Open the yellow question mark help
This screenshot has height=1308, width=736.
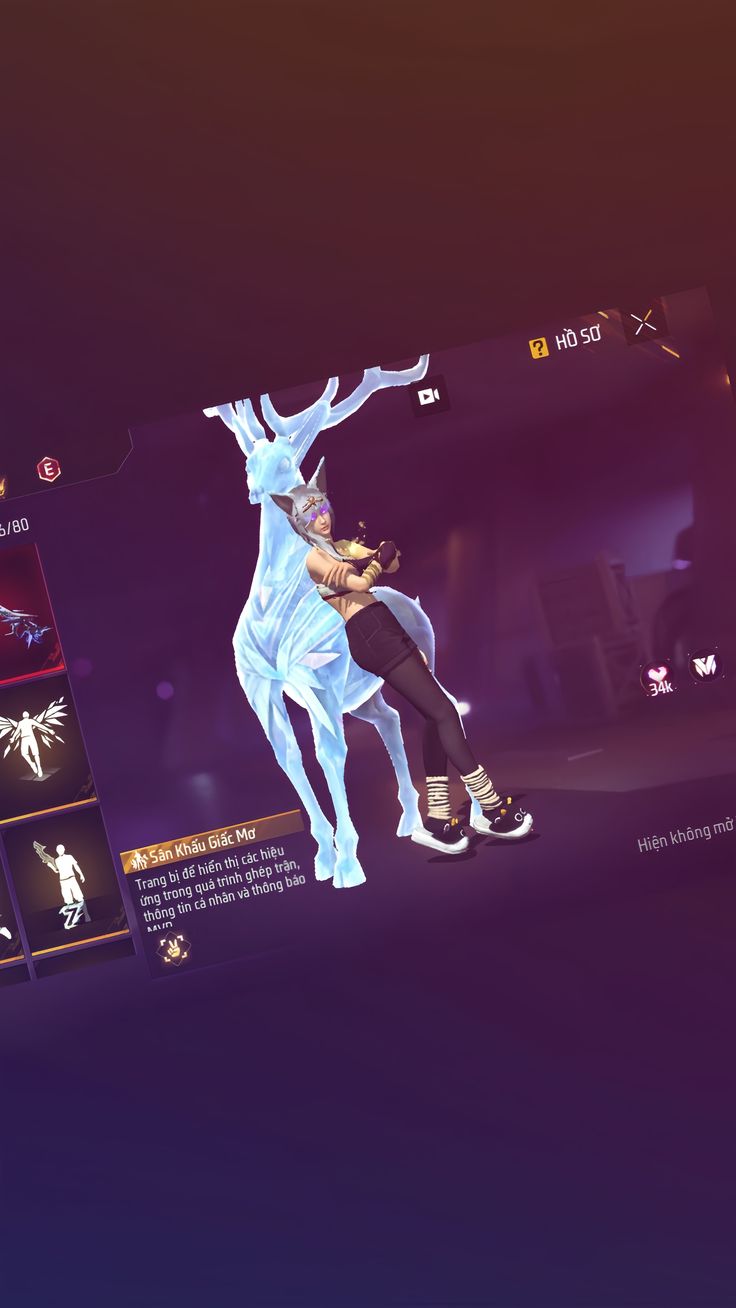(x=539, y=347)
